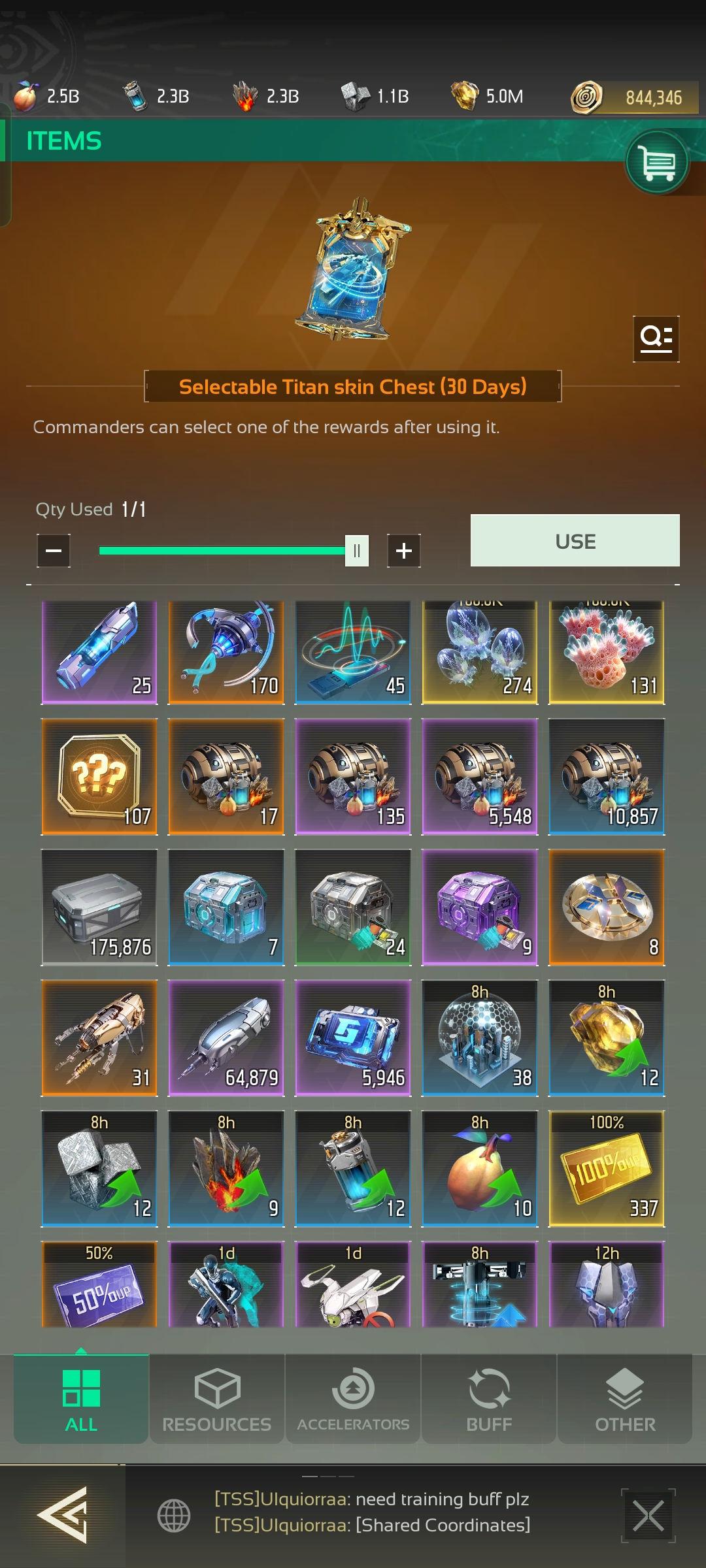Select the gray crate with 175,876

99,907
